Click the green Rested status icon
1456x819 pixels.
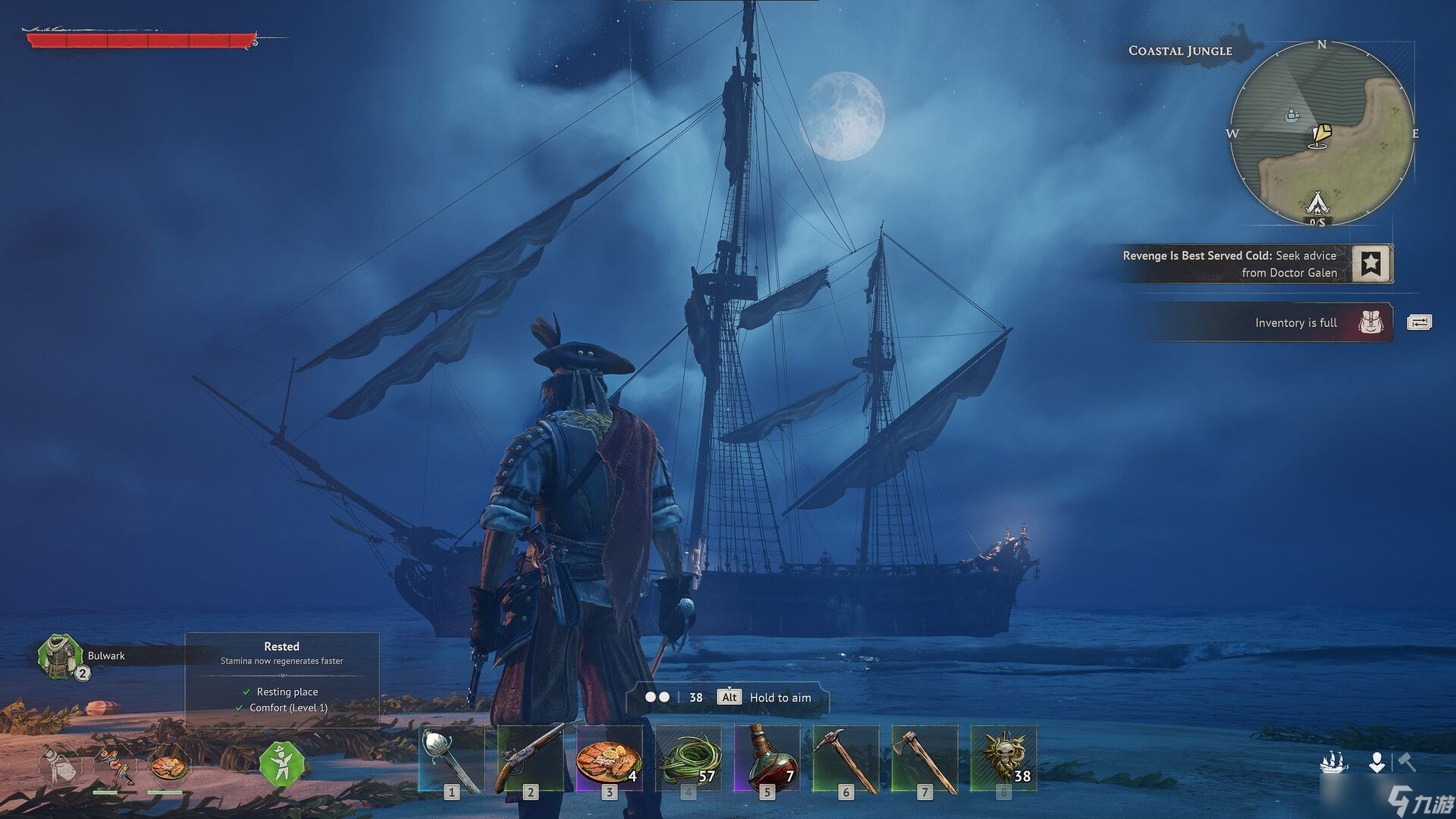pos(281,764)
